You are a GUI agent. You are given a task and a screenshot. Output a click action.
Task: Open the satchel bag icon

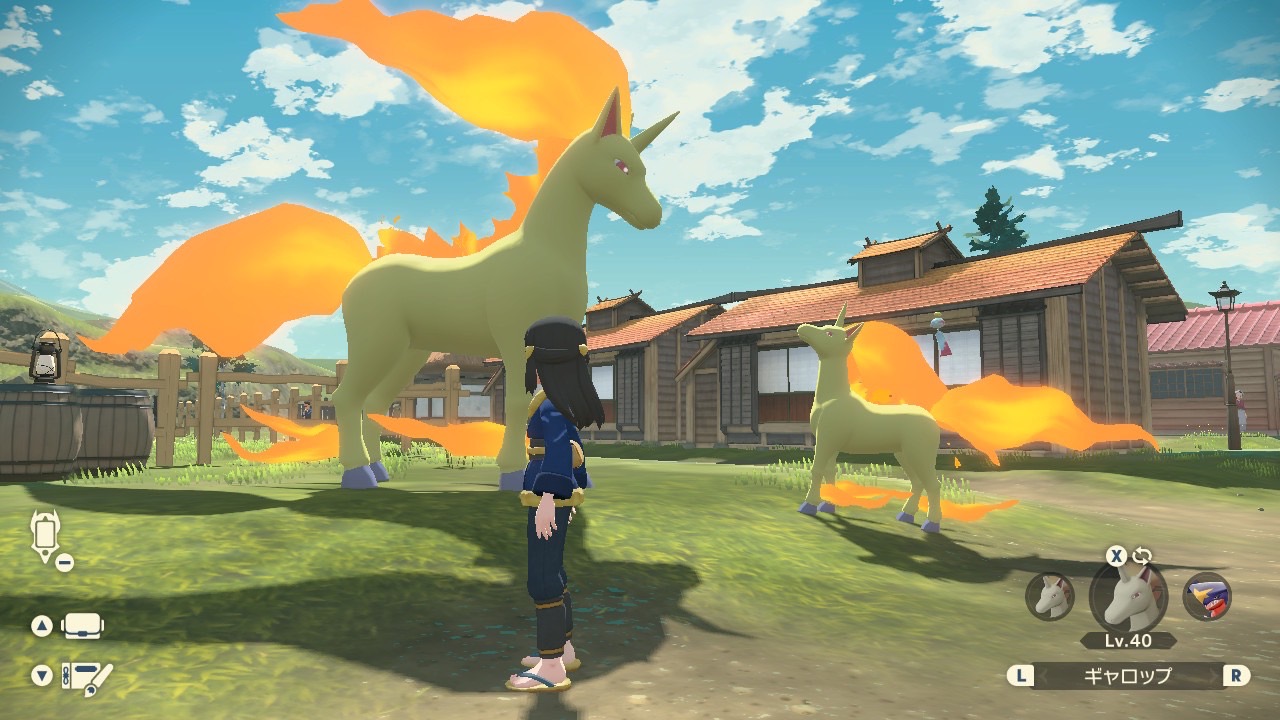pyautogui.click(x=83, y=627)
